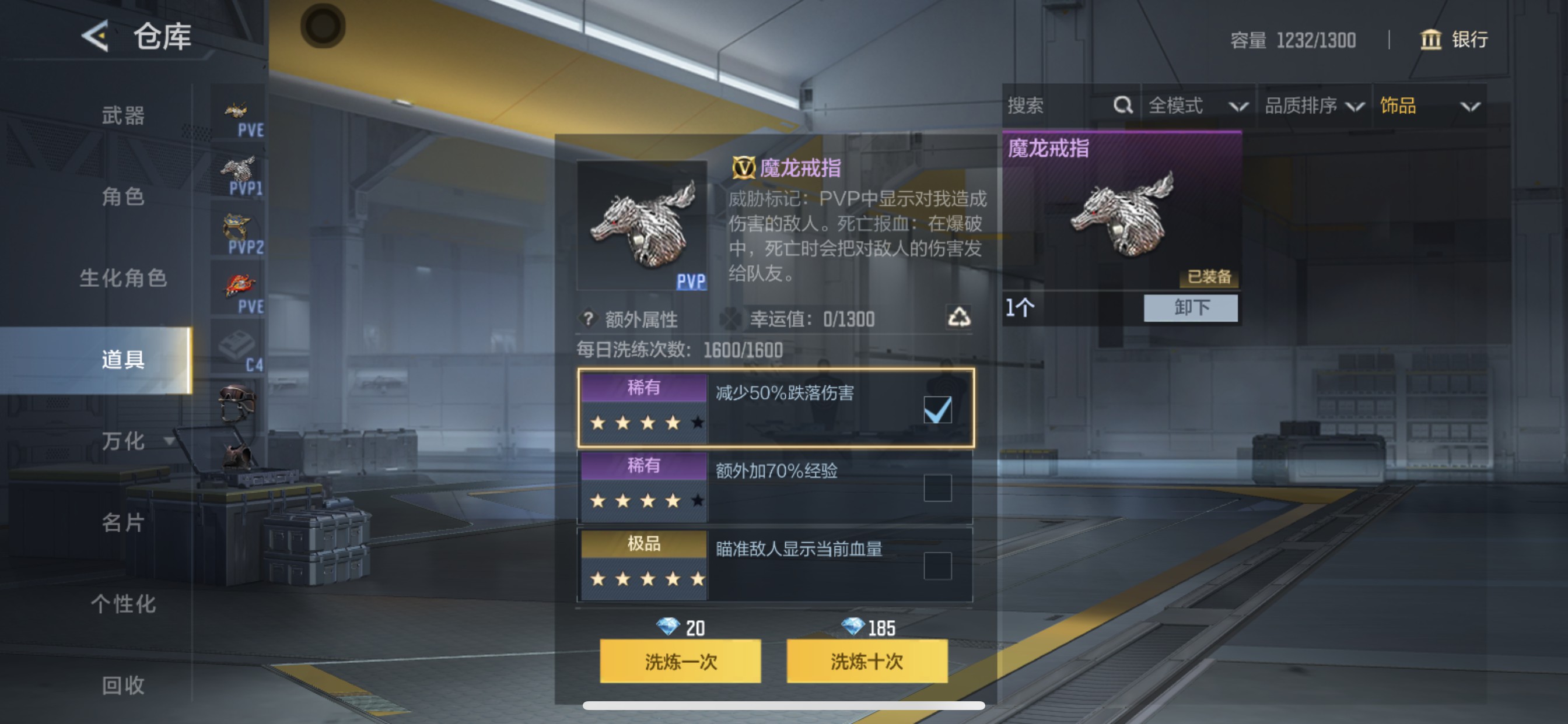
Task: Open the 银行 bank icon
Action: [x=1431, y=40]
